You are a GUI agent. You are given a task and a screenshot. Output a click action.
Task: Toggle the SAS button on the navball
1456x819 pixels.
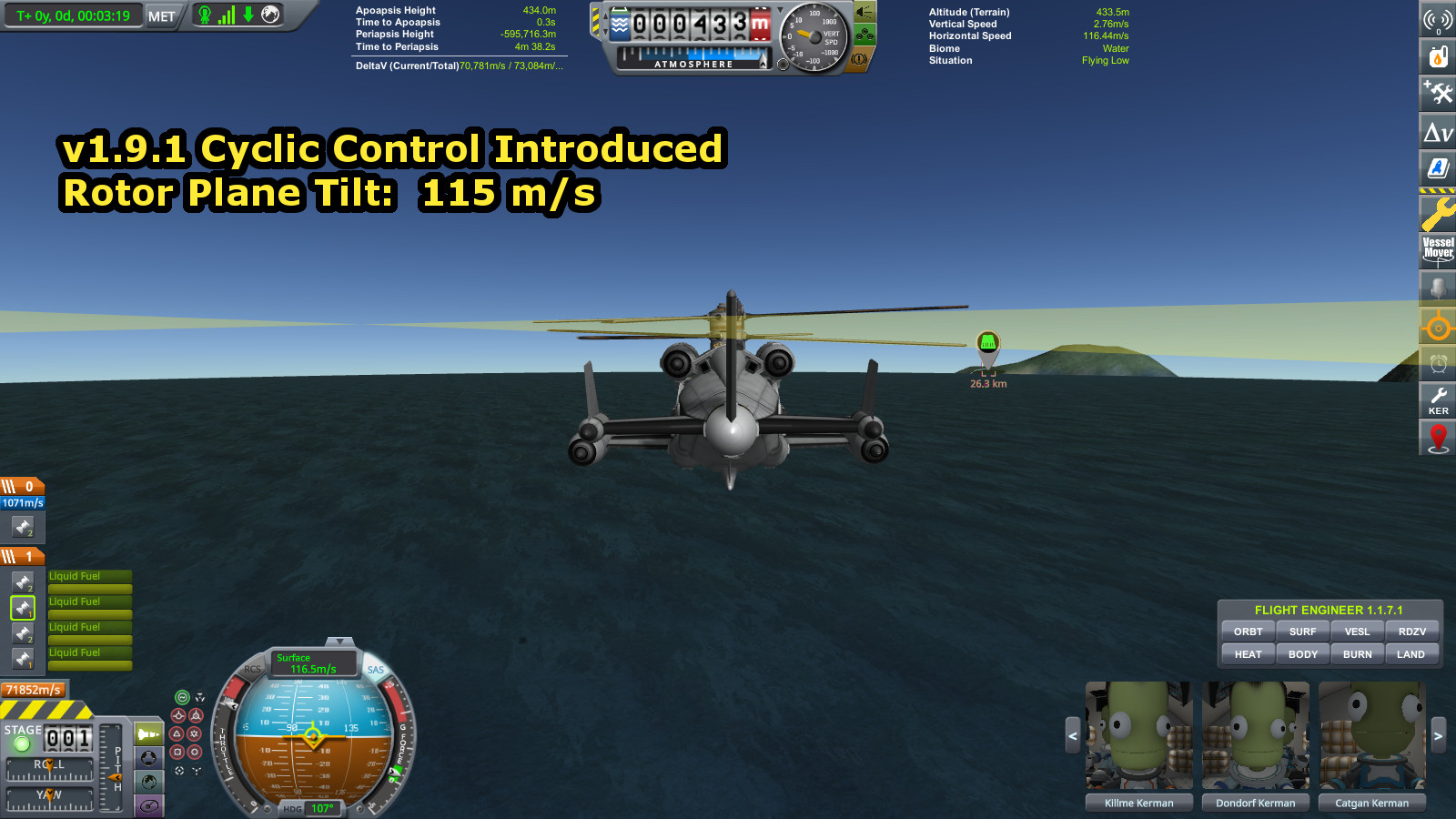coord(376,670)
